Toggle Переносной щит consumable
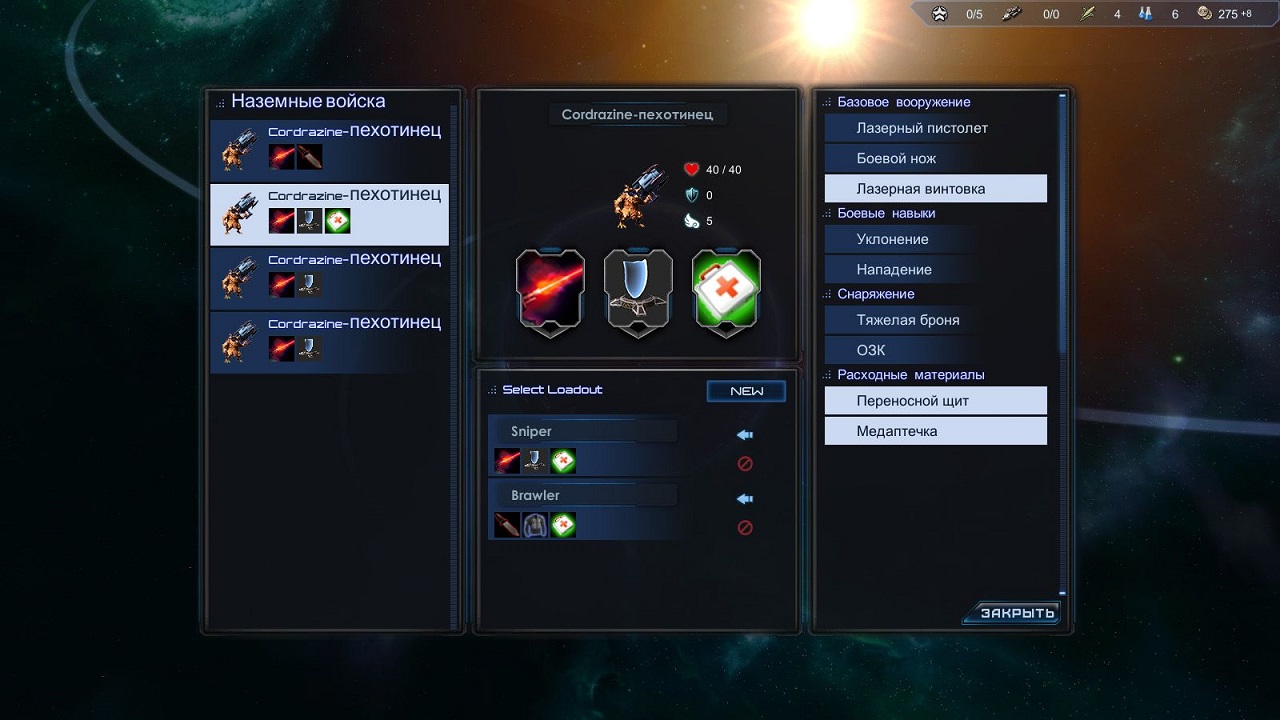This screenshot has width=1280, height=720. click(x=935, y=401)
